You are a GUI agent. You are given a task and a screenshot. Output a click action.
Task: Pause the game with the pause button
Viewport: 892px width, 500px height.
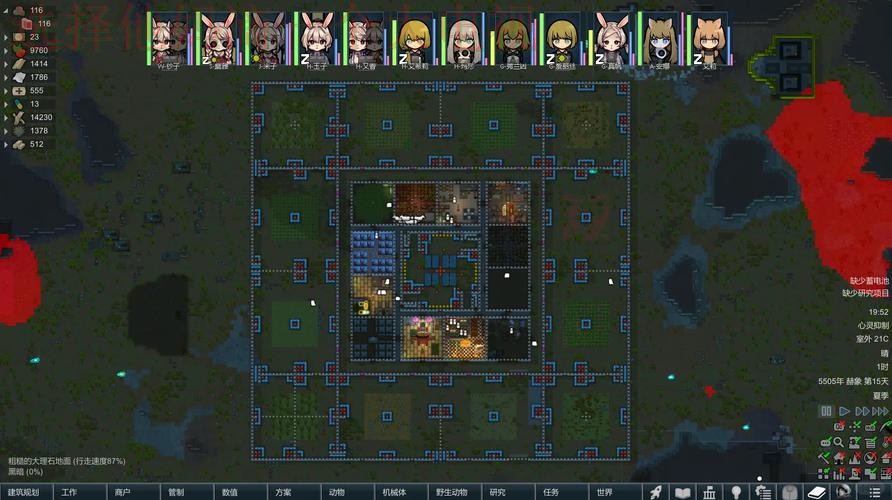tap(826, 411)
